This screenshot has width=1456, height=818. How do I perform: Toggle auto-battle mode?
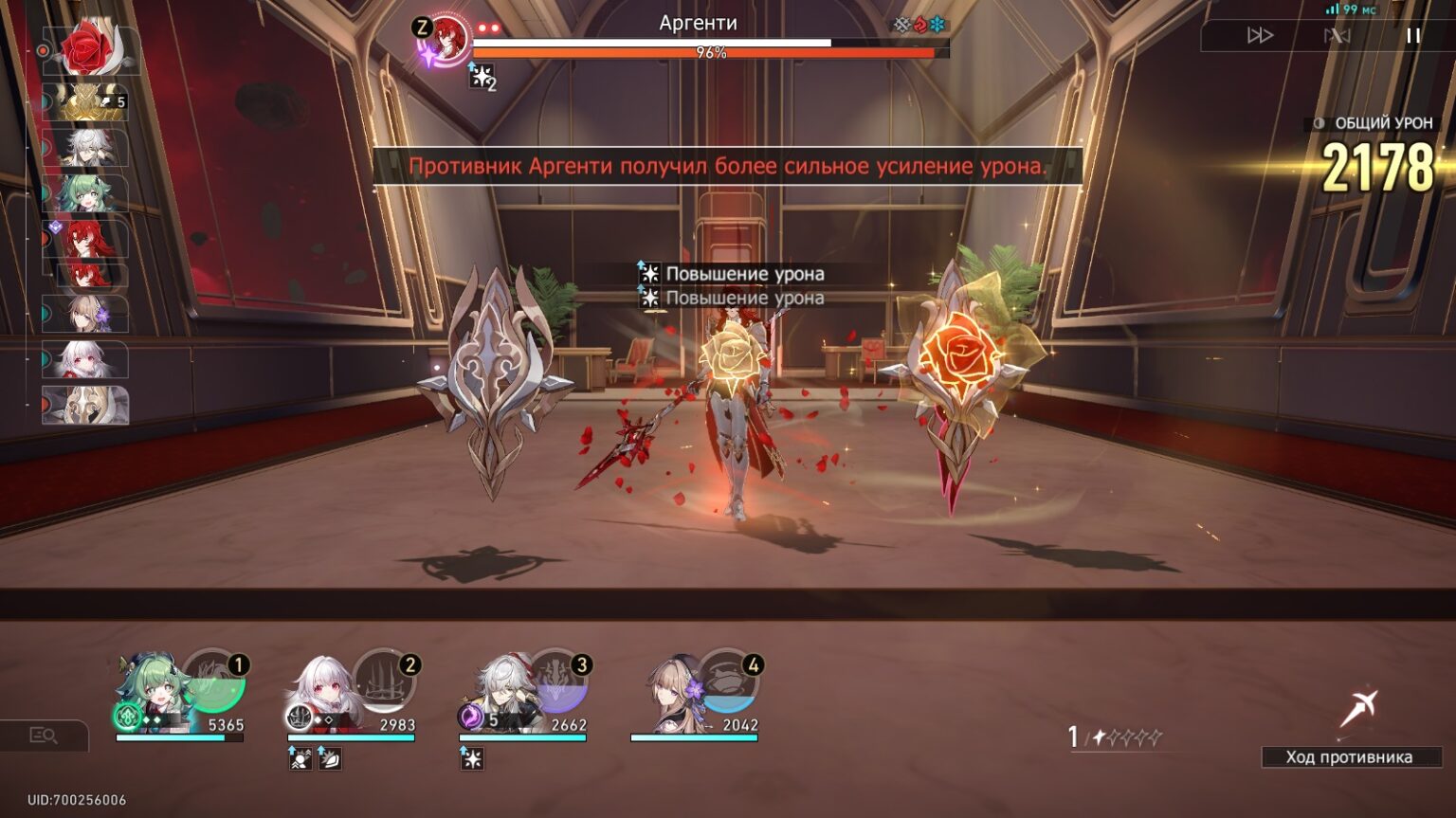click(1337, 36)
